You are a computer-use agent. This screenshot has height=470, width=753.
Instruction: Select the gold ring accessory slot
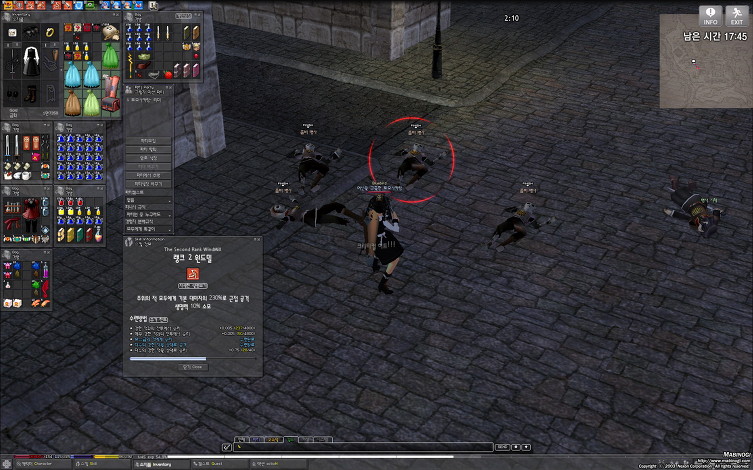[x=52, y=33]
